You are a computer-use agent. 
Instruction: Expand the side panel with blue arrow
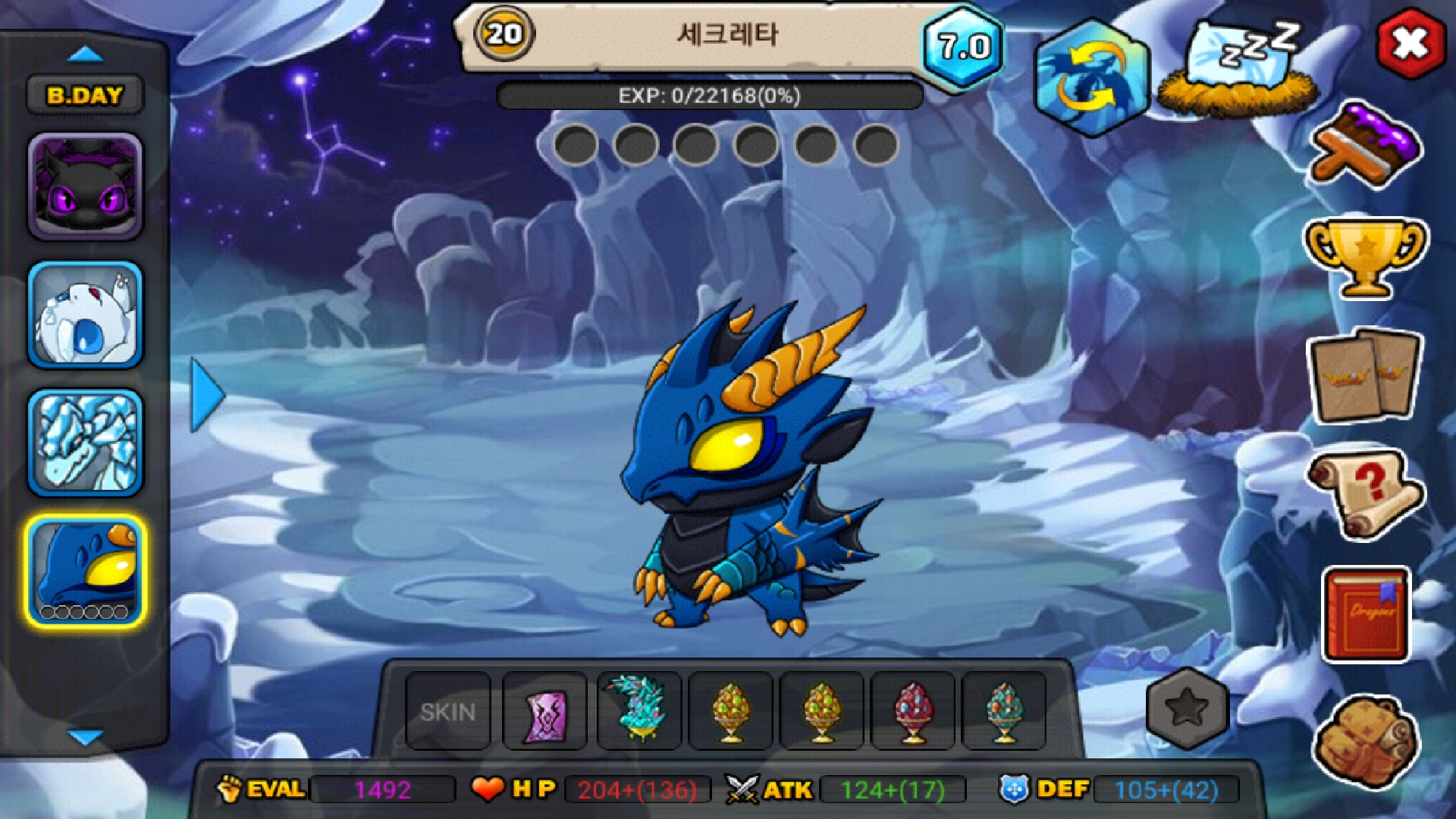tap(206, 395)
